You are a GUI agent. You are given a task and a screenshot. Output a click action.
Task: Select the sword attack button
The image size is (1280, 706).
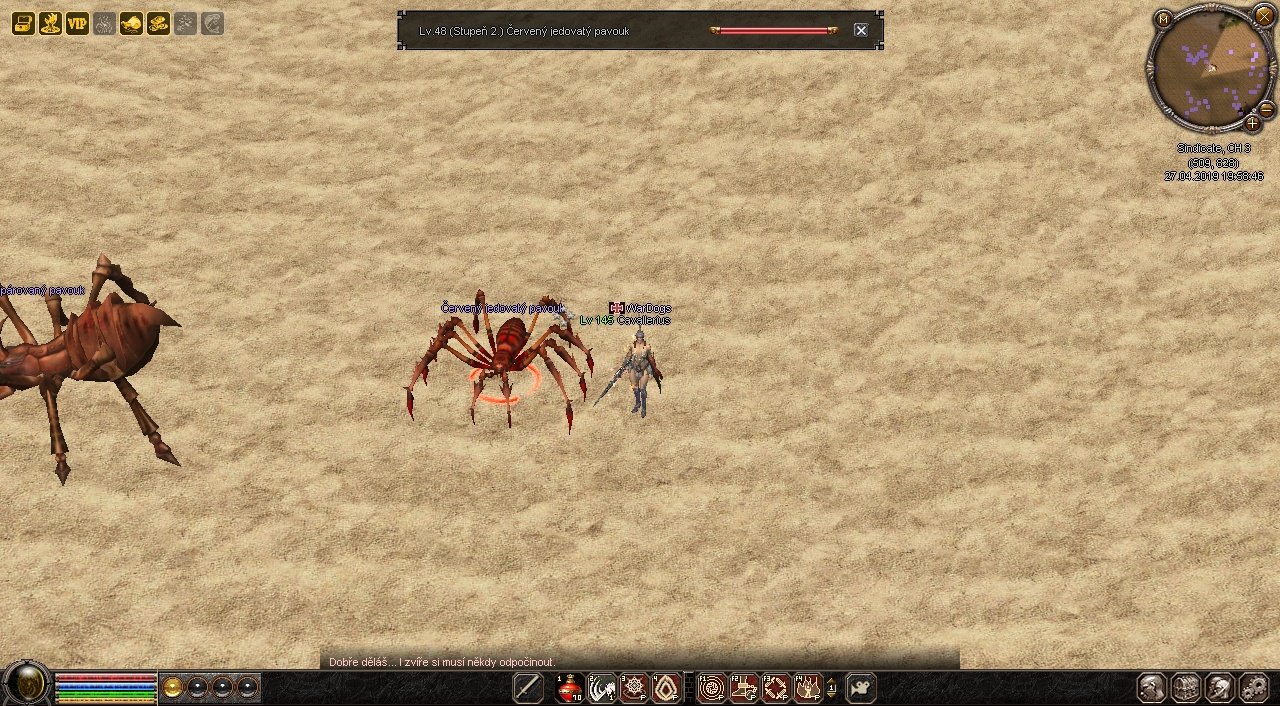click(x=528, y=688)
